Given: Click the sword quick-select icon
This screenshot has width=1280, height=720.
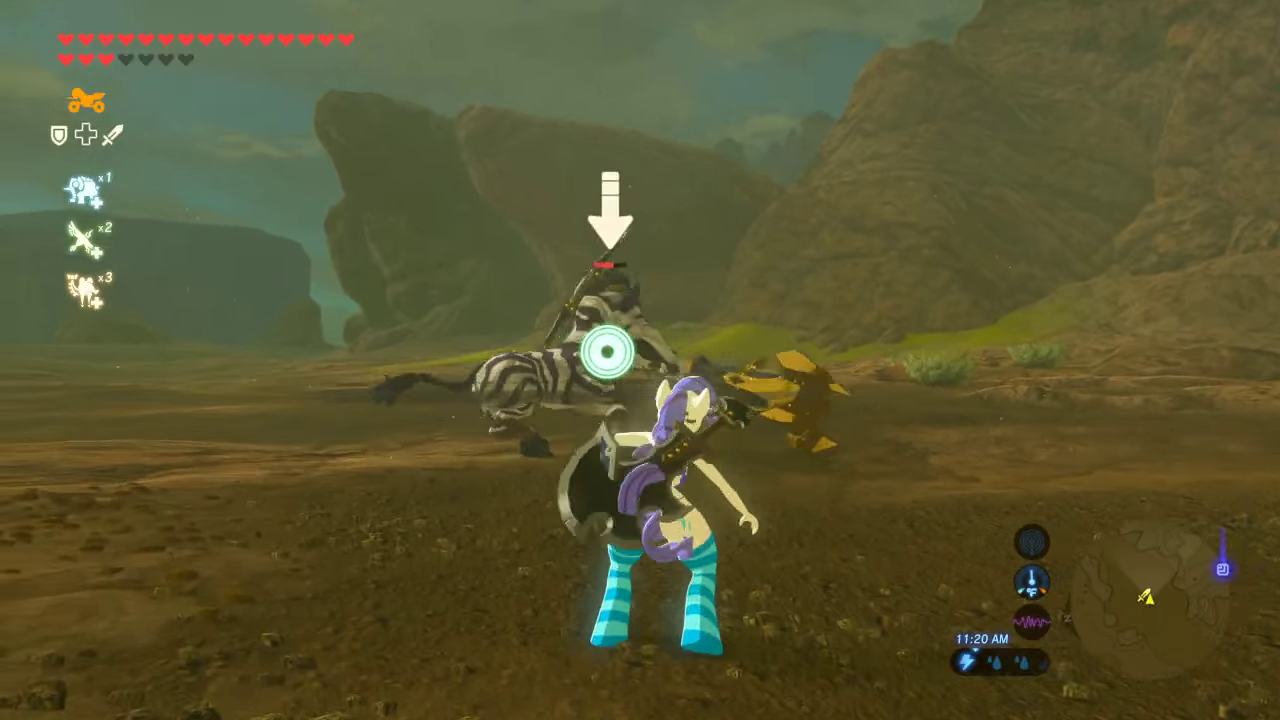Looking at the screenshot, I should [x=112, y=135].
